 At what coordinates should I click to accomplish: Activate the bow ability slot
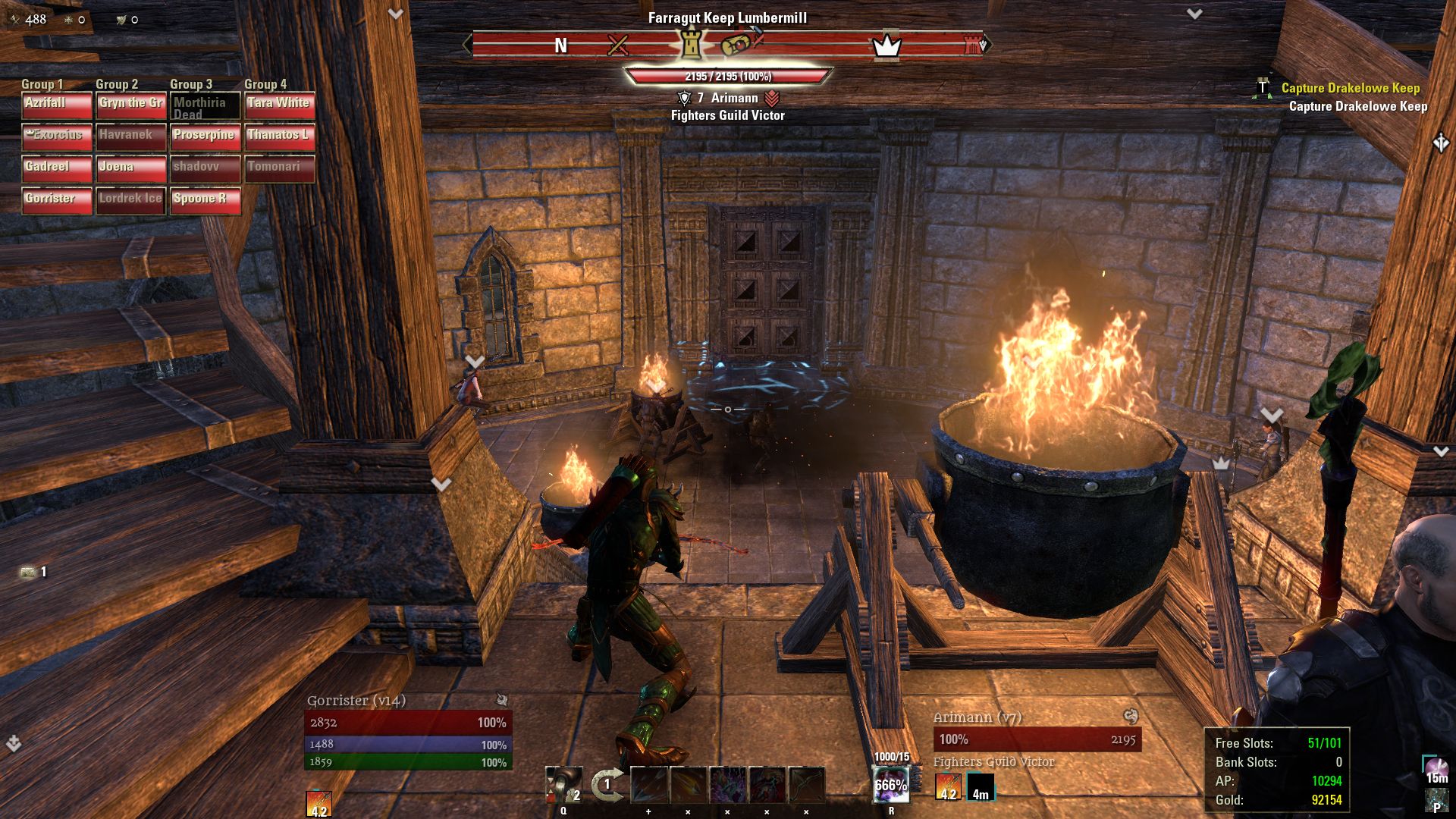tap(807, 785)
